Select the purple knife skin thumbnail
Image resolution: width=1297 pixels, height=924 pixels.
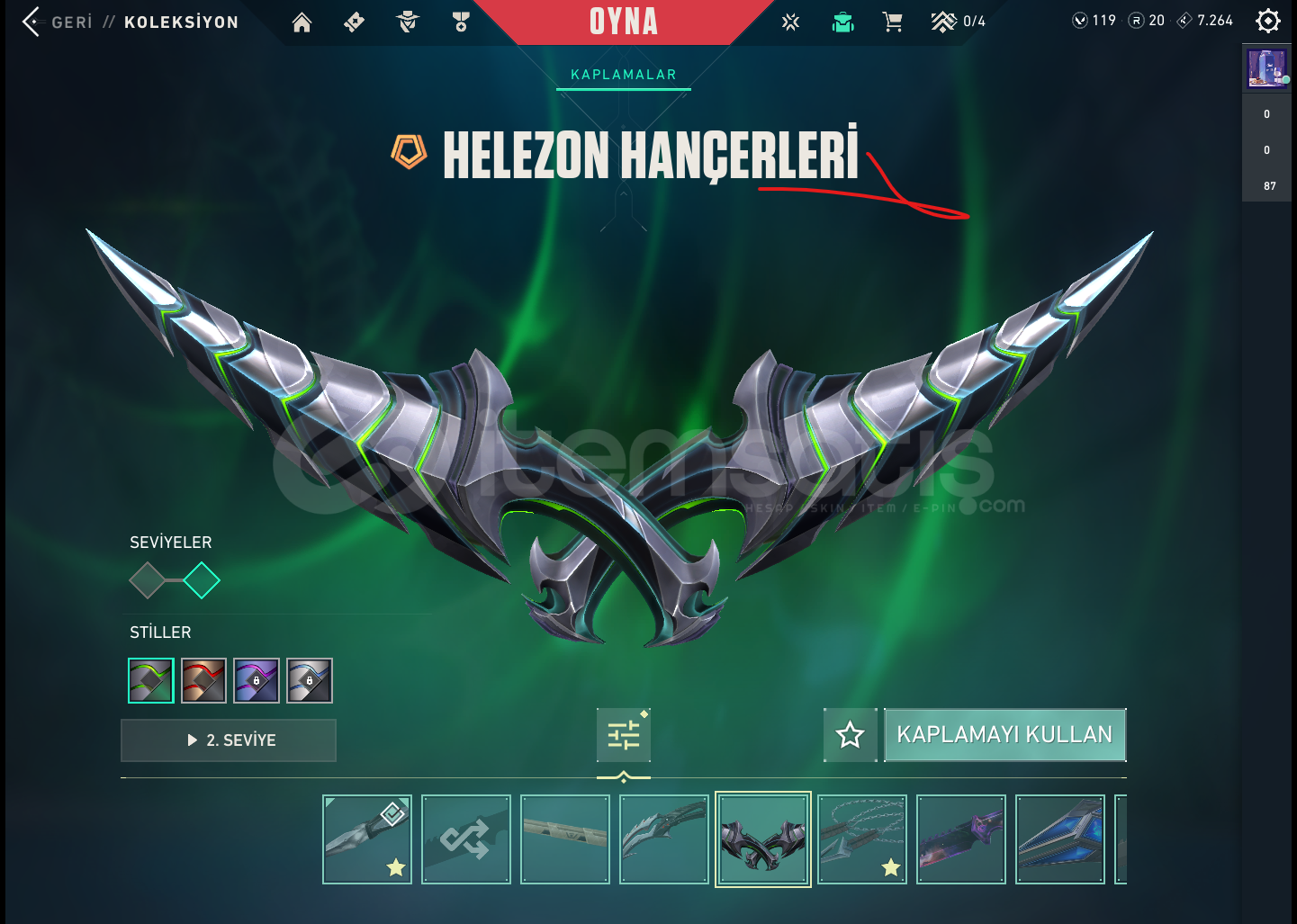click(960, 839)
